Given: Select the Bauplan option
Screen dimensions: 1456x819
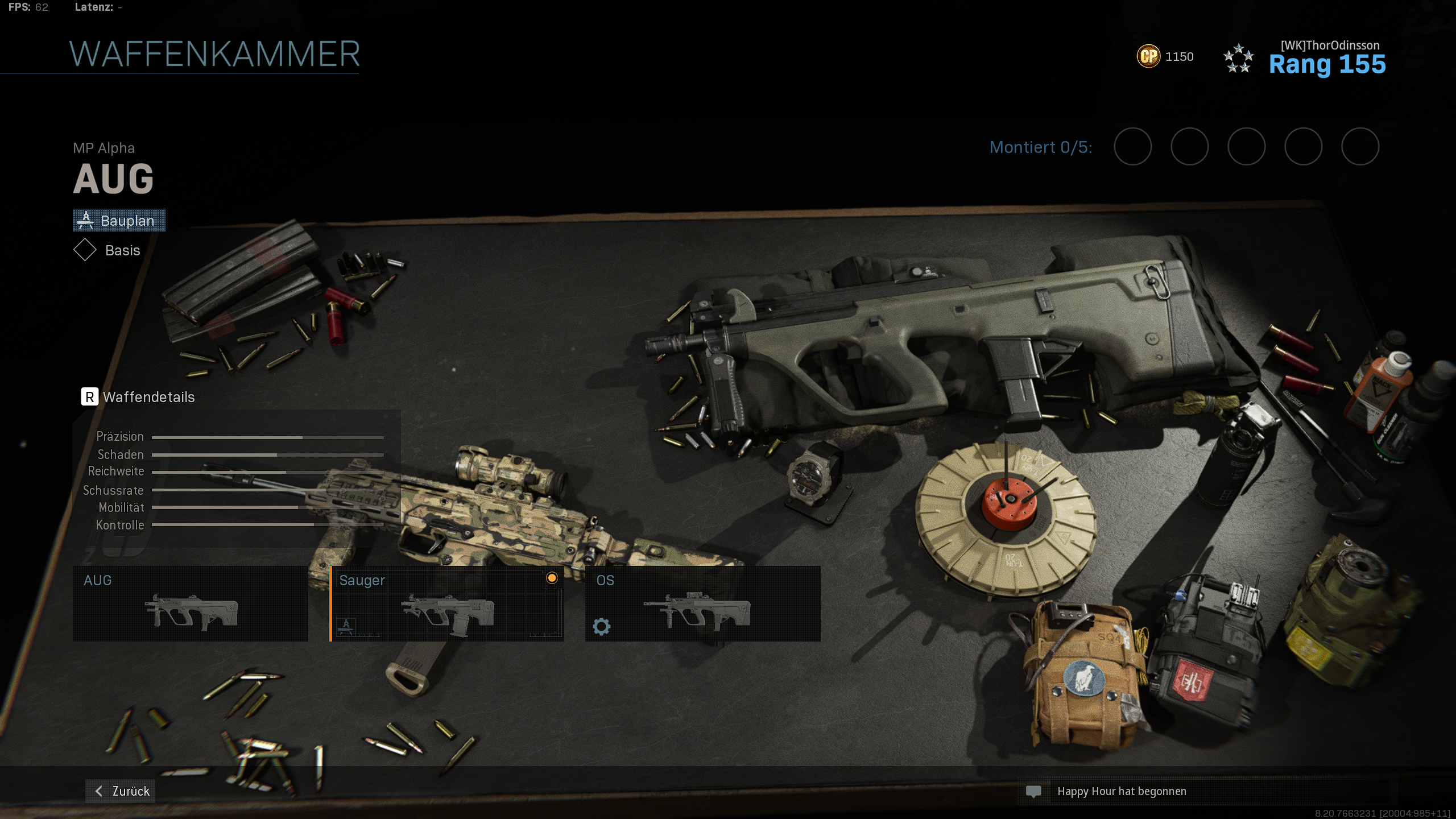Looking at the screenshot, I should [x=119, y=221].
